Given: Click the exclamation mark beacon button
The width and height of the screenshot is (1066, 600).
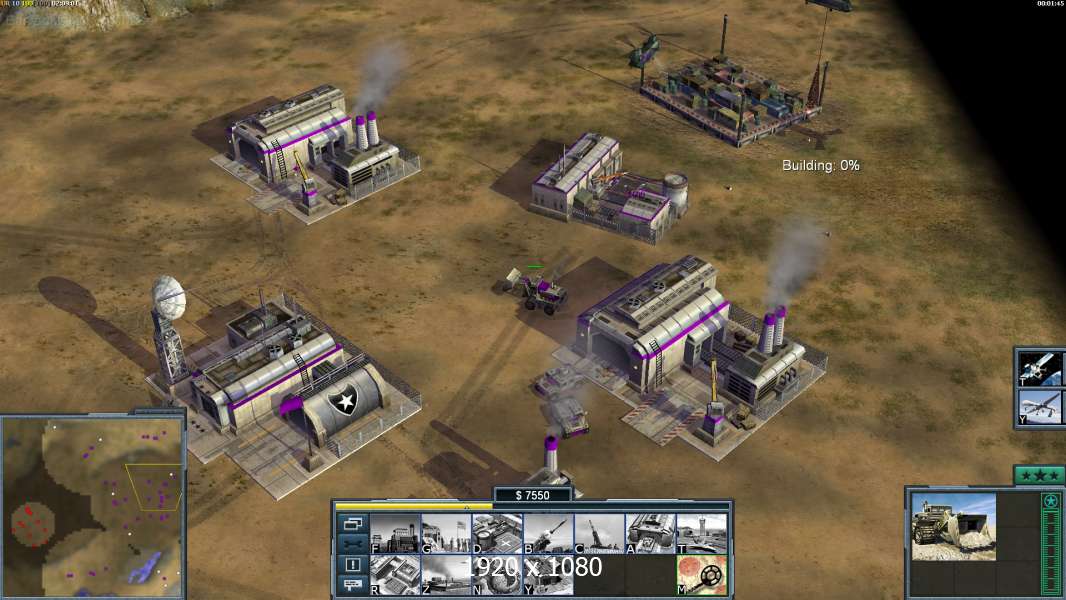Looking at the screenshot, I should [x=353, y=565].
